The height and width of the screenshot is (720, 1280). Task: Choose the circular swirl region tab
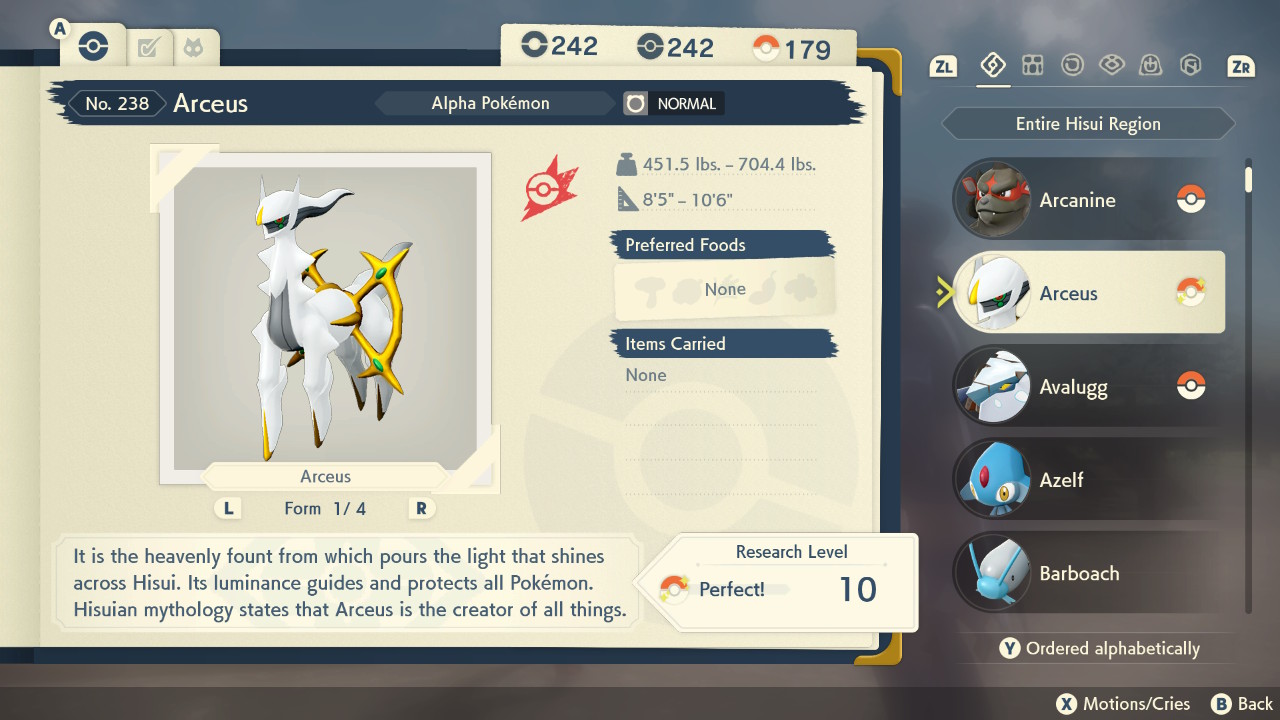click(x=1072, y=66)
